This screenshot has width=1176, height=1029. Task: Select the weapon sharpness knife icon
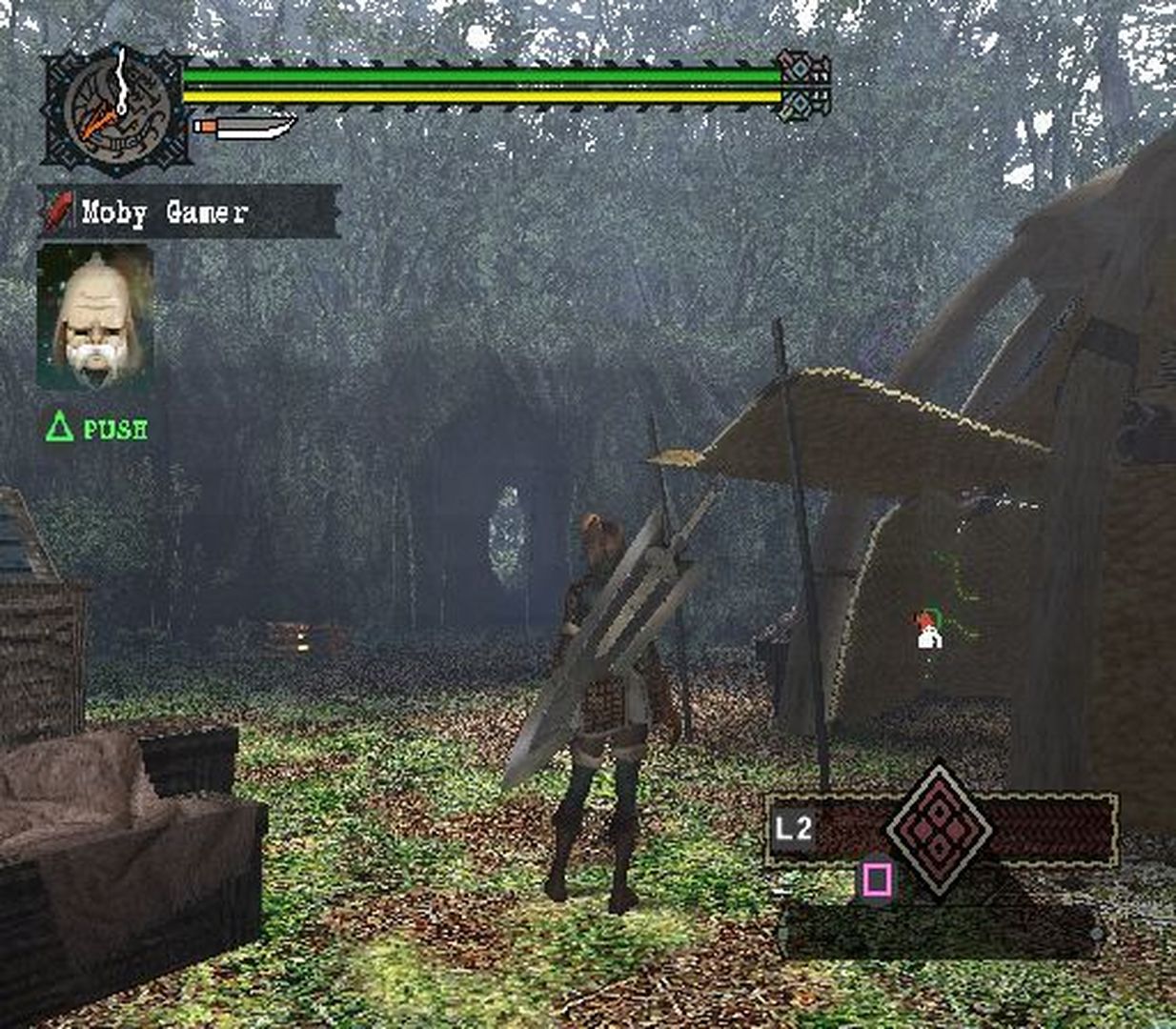[x=245, y=126]
